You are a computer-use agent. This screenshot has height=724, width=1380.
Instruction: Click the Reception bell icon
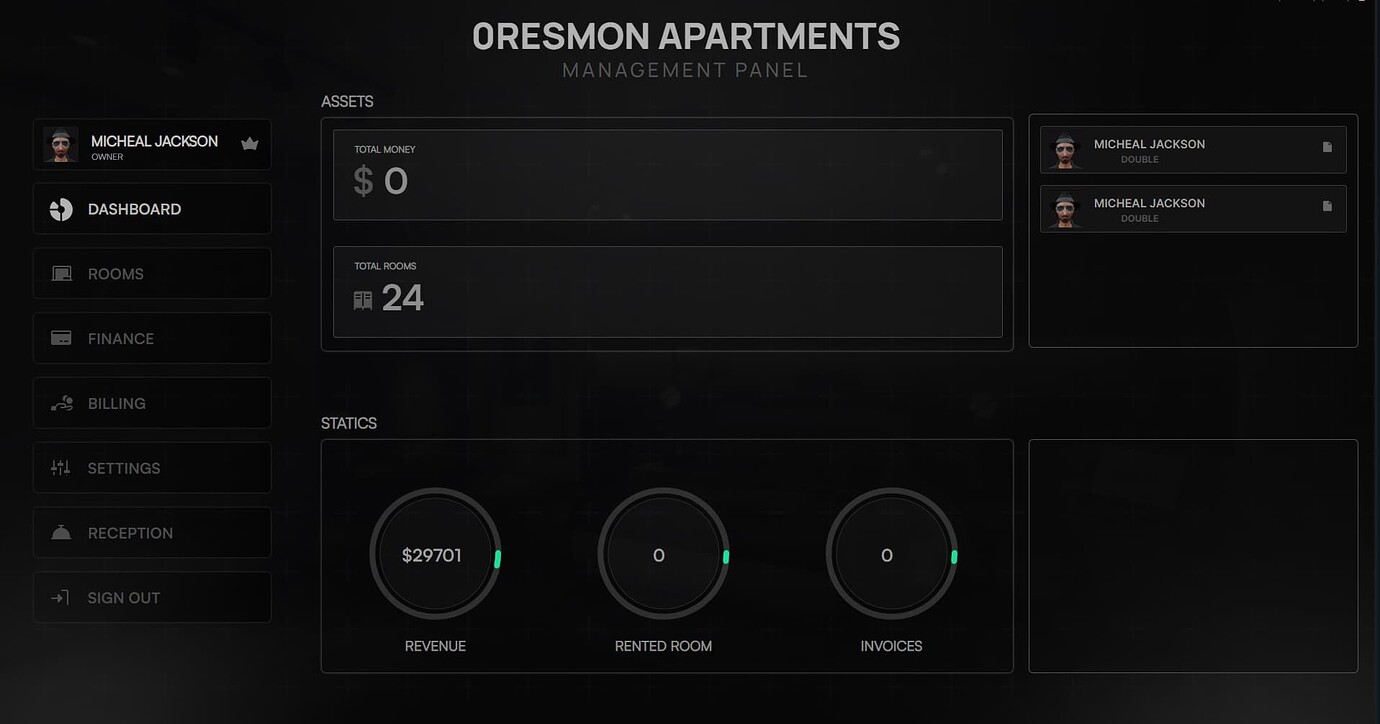point(61,532)
